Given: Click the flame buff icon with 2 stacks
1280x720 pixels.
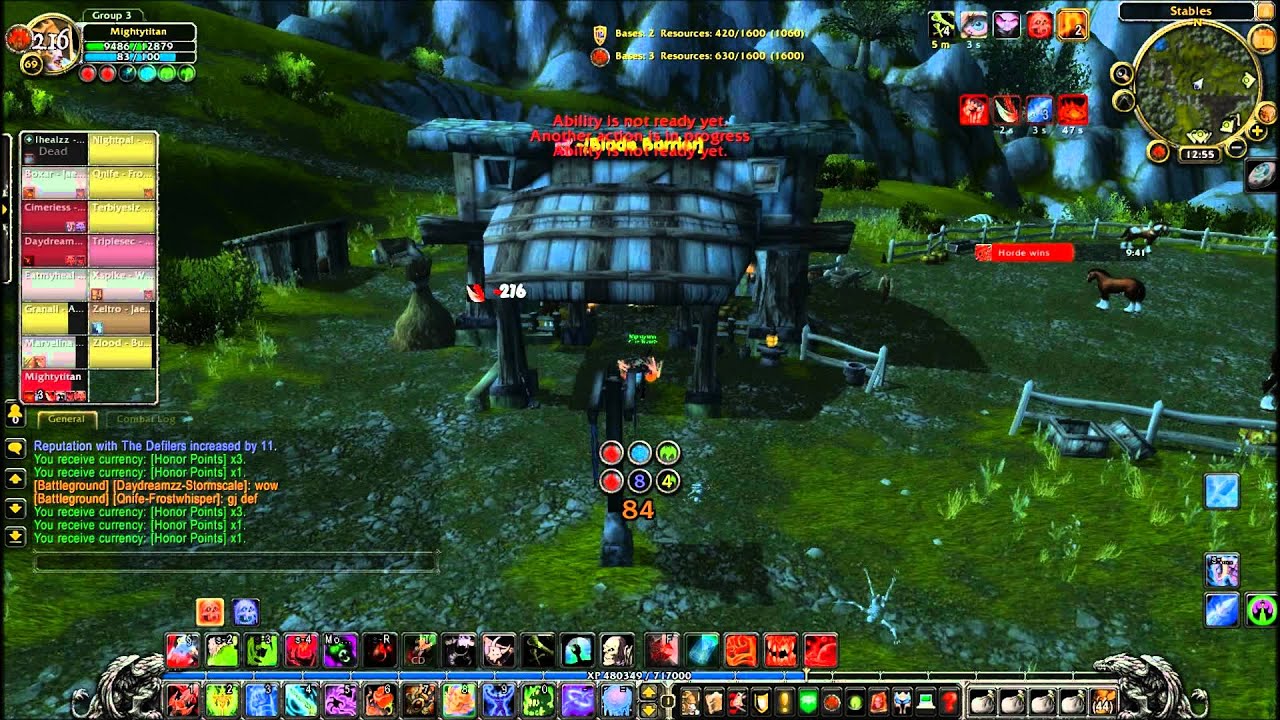Looking at the screenshot, I should coord(1072,24).
